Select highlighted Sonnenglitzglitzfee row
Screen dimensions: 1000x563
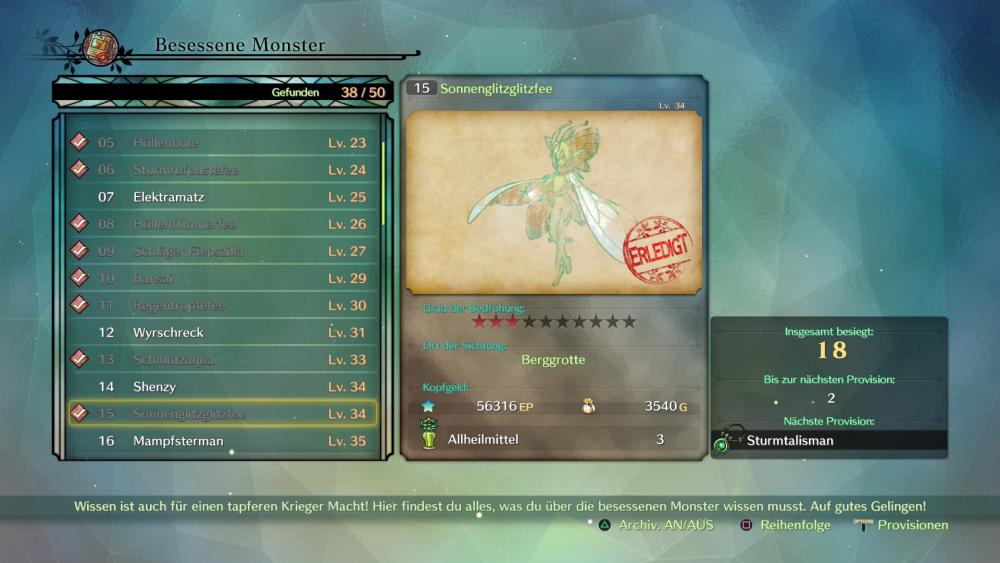(222, 413)
